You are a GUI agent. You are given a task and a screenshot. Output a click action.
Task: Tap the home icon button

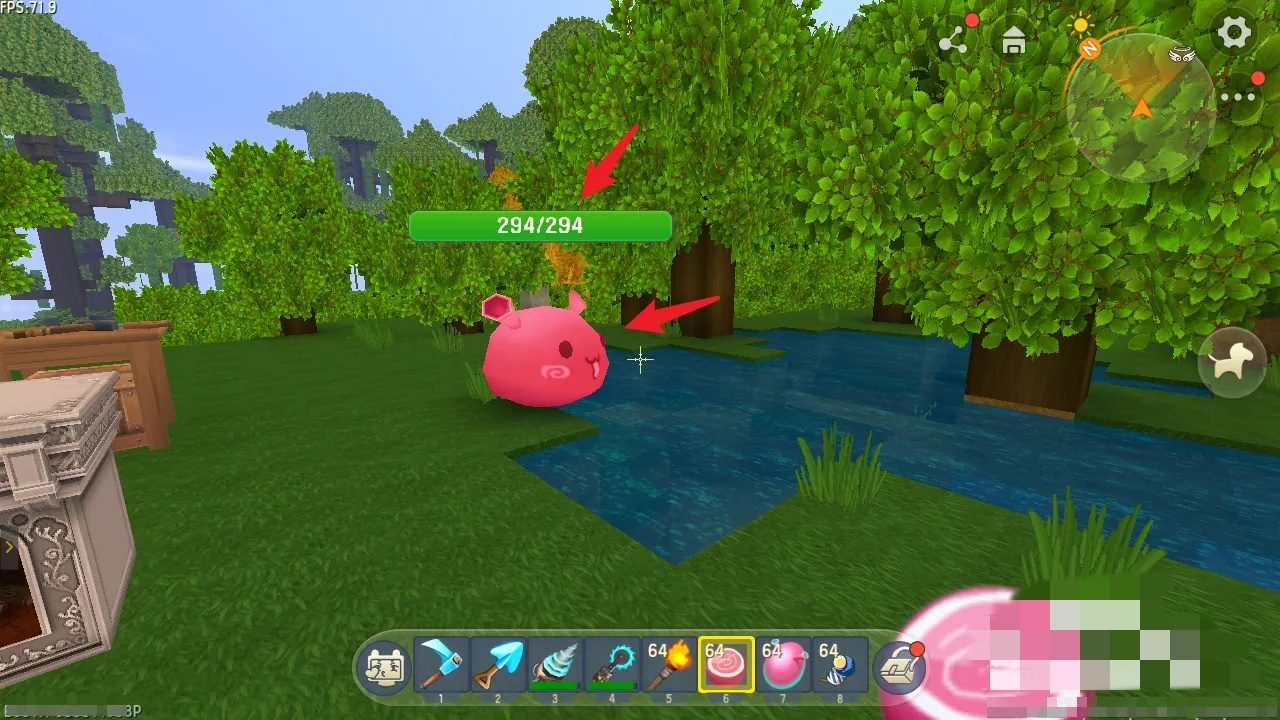1014,41
